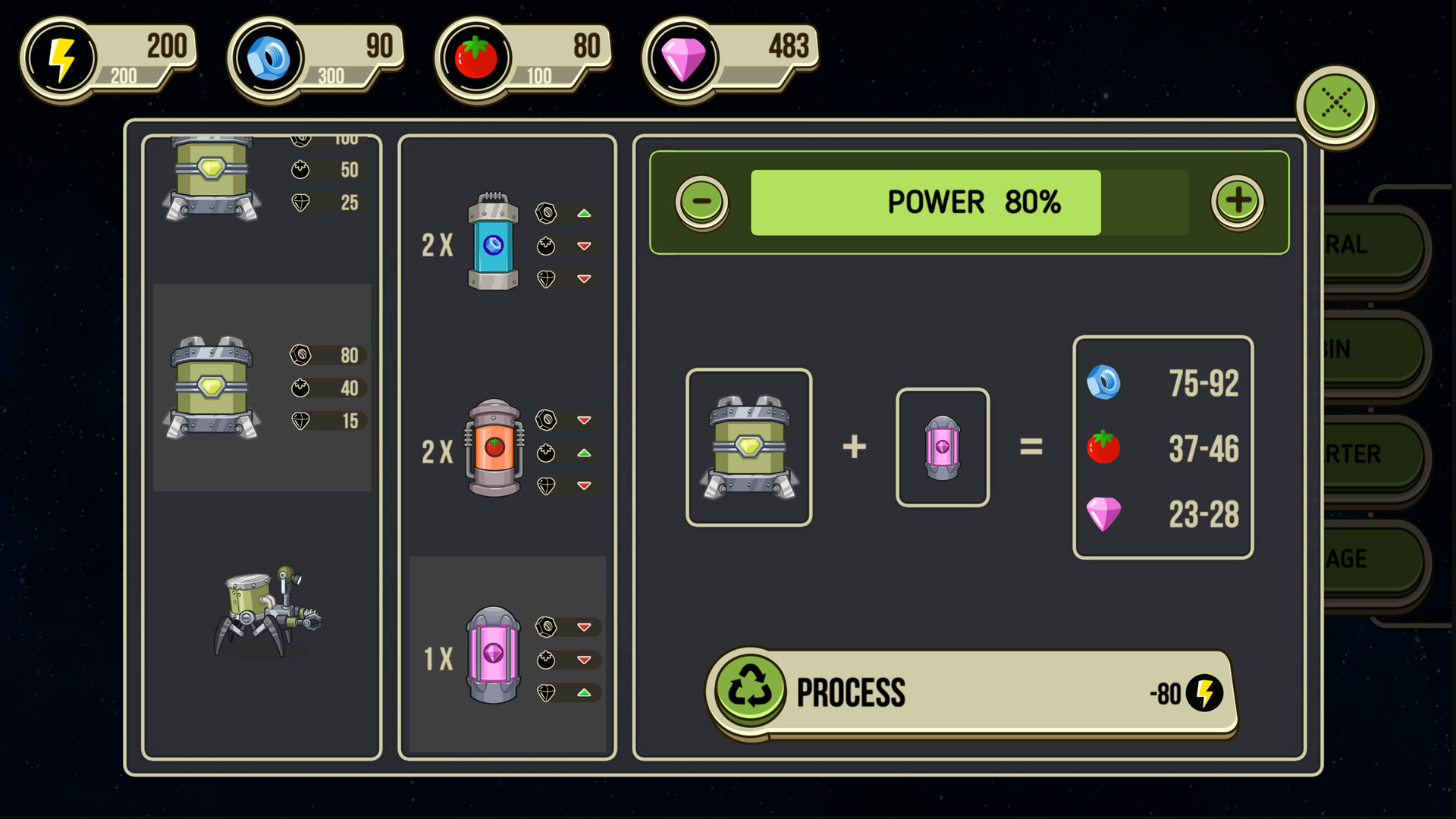Select the blue bolt capsule in the queue
The height and width of the screenshot is (819, 1456).
[x=494, y=244]
